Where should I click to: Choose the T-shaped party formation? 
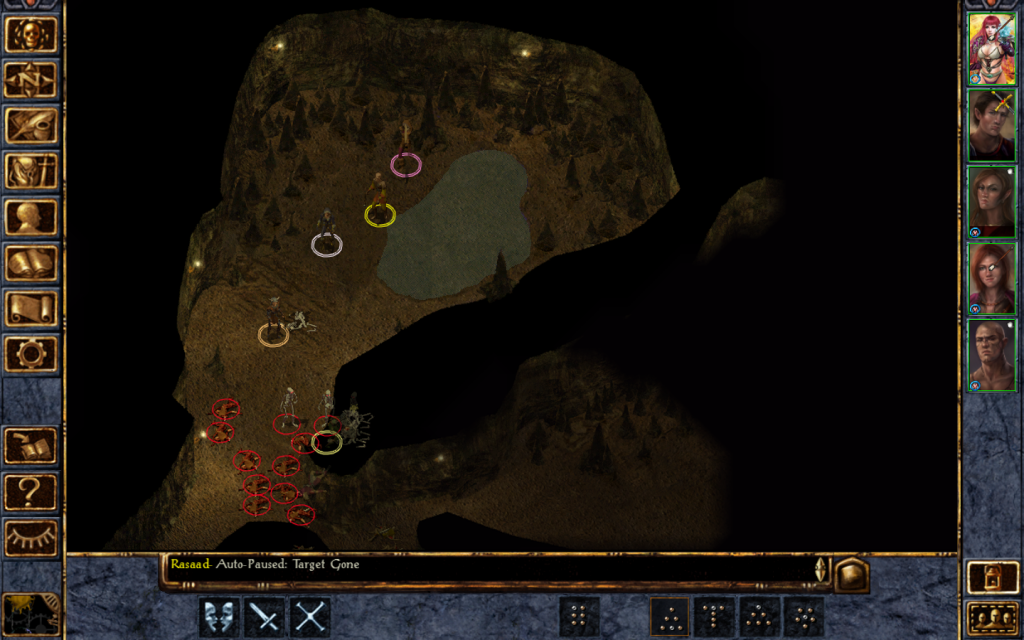(714, 617)
